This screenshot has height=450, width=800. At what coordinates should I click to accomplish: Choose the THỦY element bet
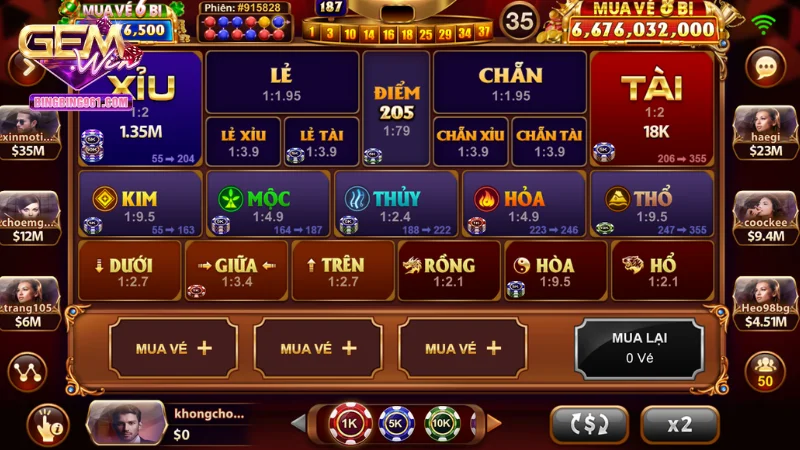tap(395, 203)
